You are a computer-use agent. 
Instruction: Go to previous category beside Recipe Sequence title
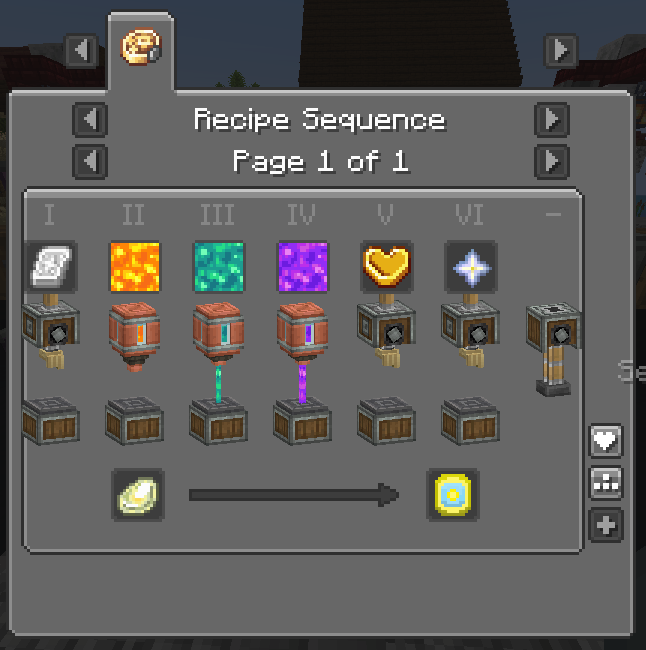(90, 120)
